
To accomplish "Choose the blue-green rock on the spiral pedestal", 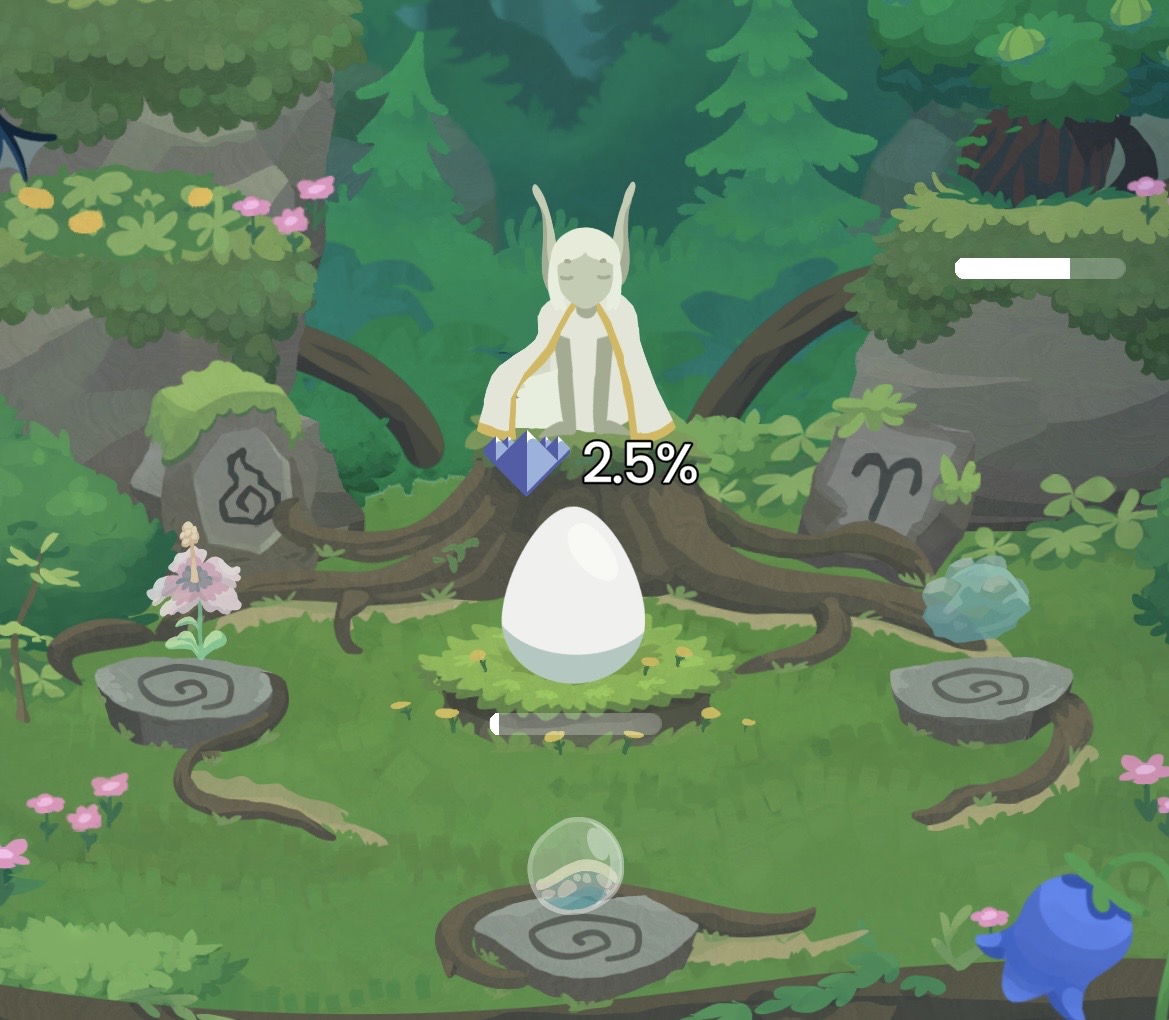I will pyautogui.click(x=975, y=599).
